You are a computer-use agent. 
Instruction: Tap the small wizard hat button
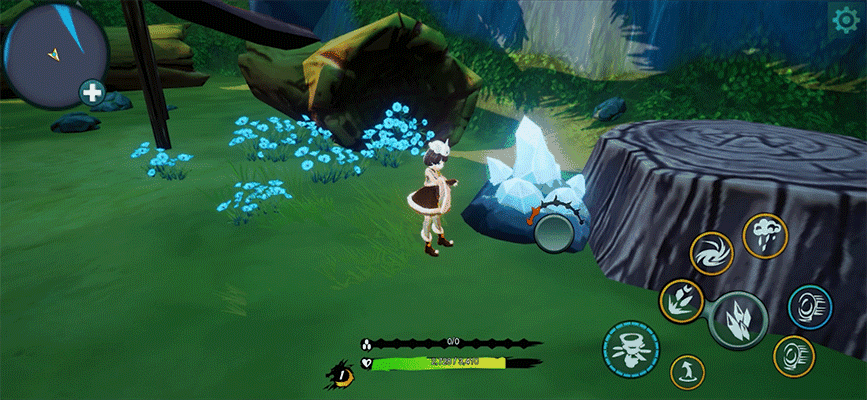[688, 372]
